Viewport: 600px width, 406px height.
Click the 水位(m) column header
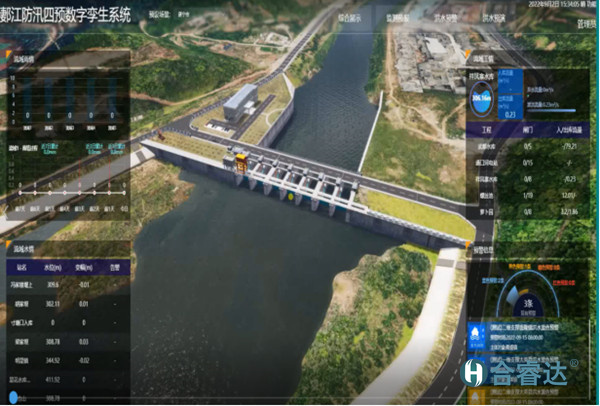53,268
